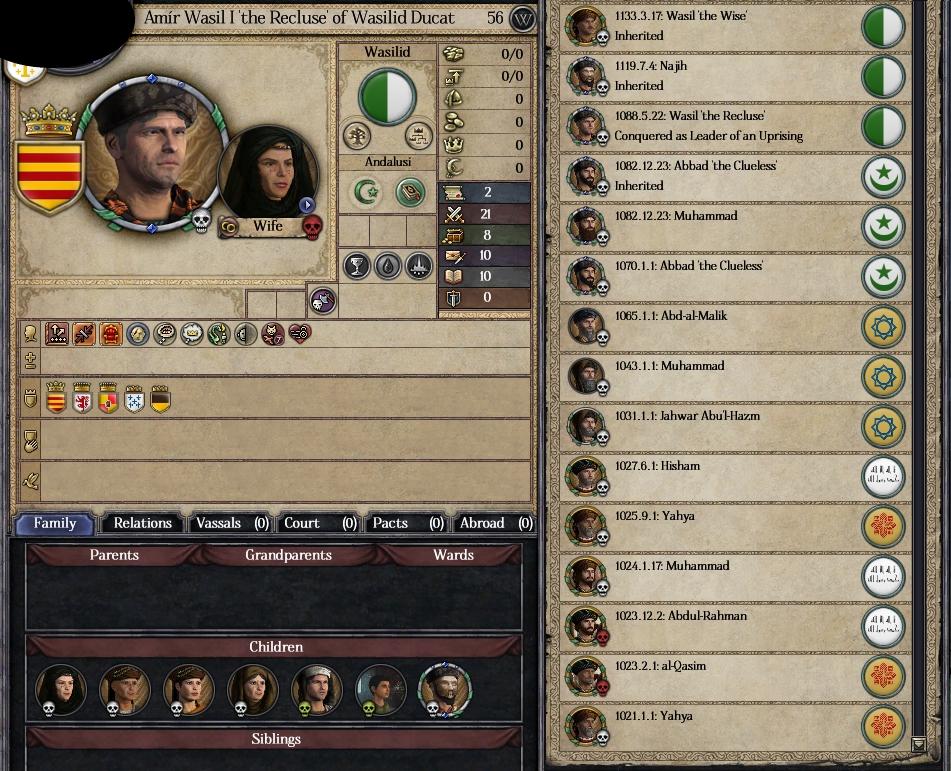This screenshot has width=951, height=771.
Task: Select the Andalusi religion crescent icon
Action: coord(367,191)
